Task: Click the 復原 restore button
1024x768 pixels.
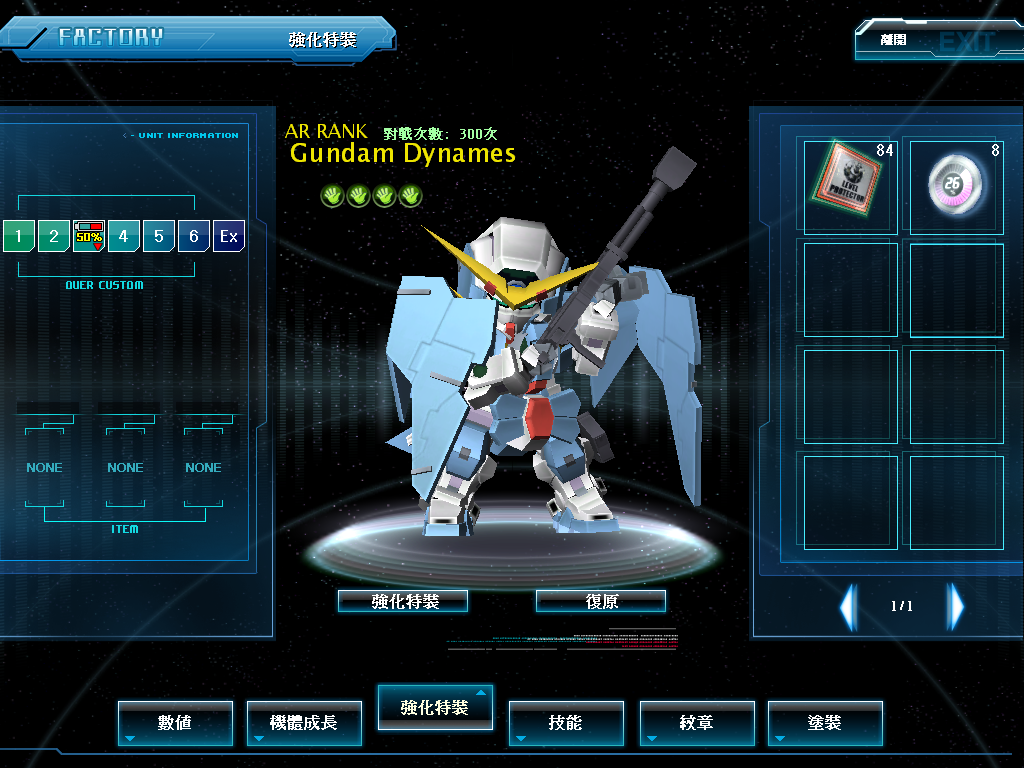Action: click(x=601, y=601)
